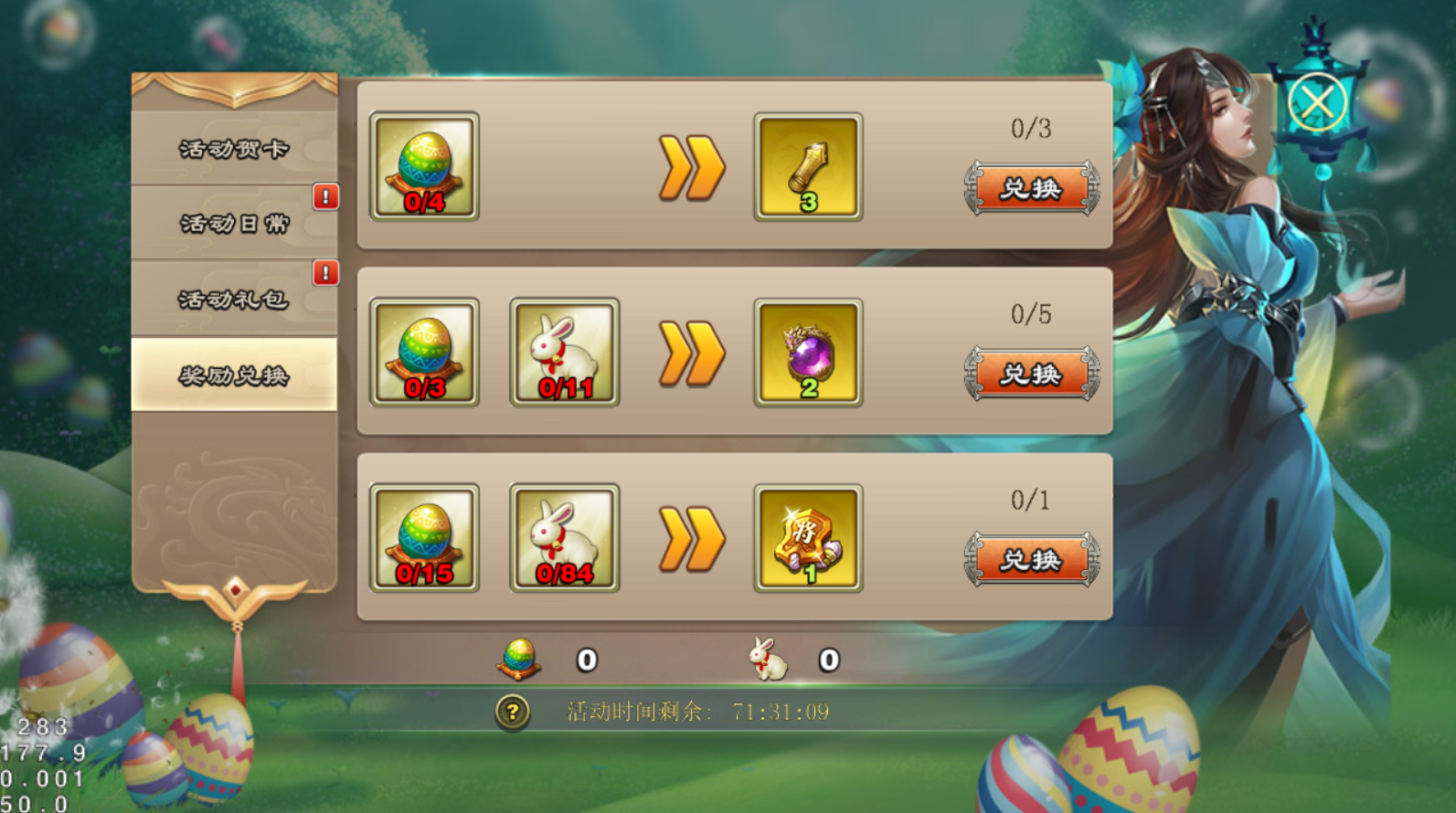Exchange for the 0/1 将 token reward
Screen dimensions: 1456x813
[x=1031, y=560]
